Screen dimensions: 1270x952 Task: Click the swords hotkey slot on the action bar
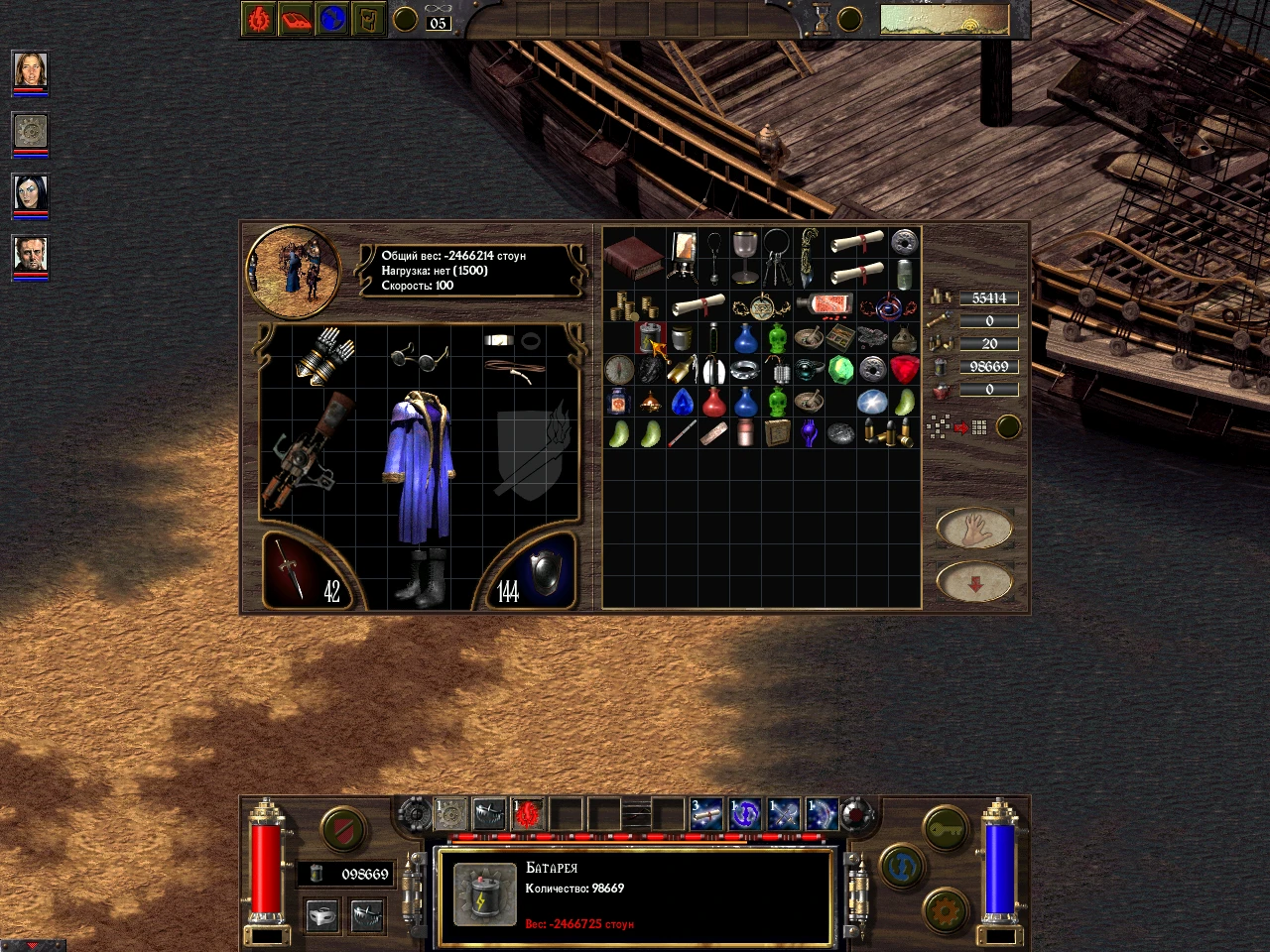click(x=785, y=814)
